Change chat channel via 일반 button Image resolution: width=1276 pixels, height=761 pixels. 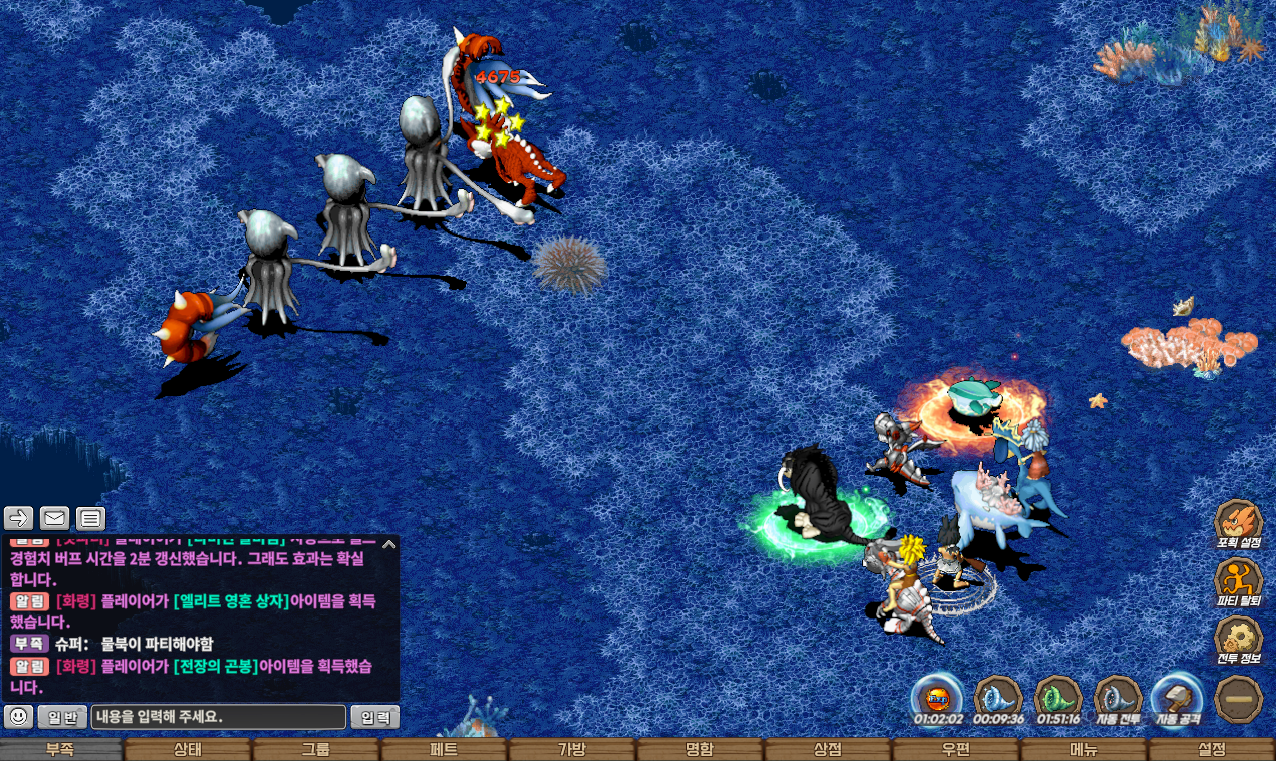coord(62,717)
